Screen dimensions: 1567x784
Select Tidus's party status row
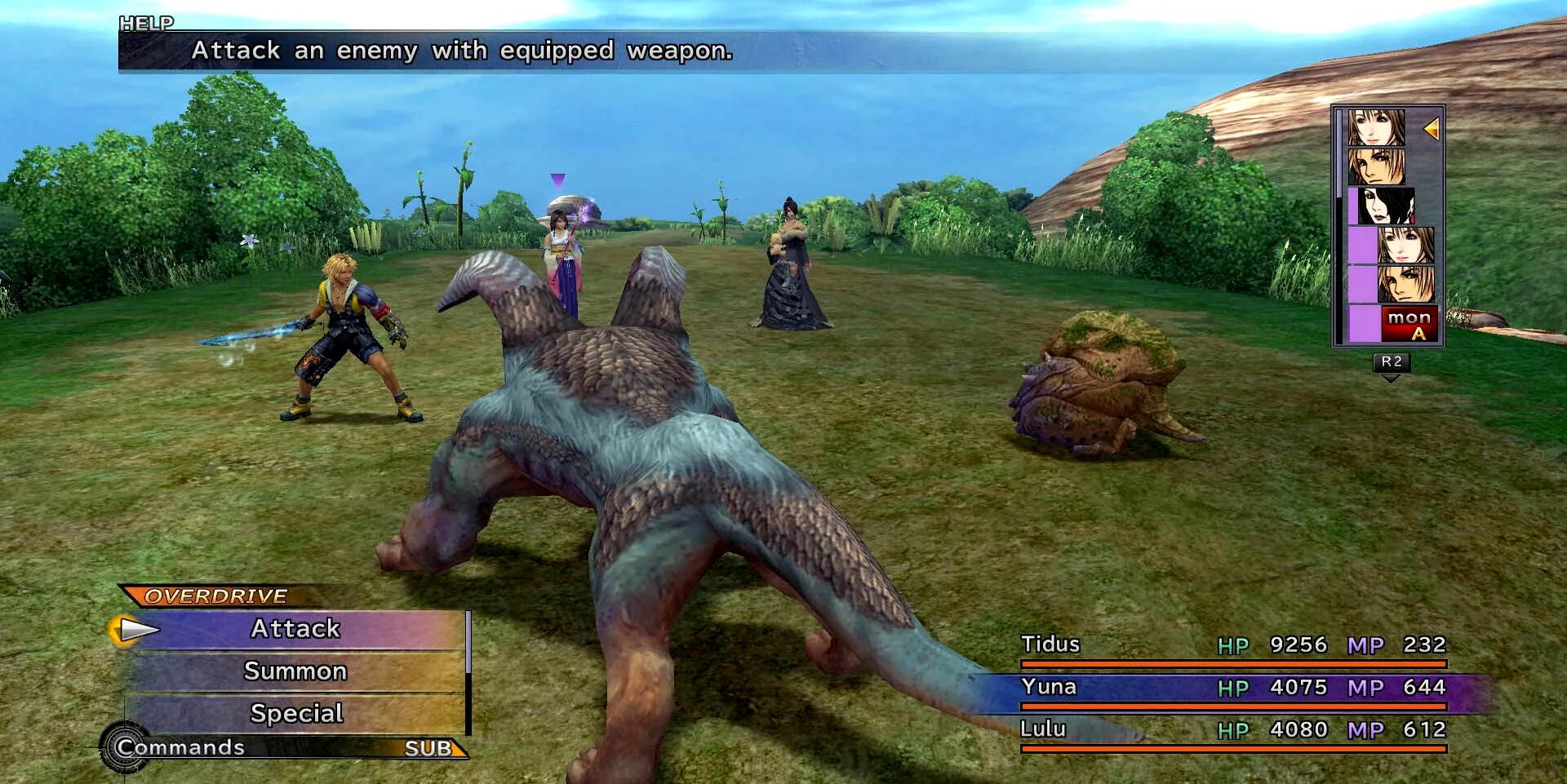[1232, 645]
